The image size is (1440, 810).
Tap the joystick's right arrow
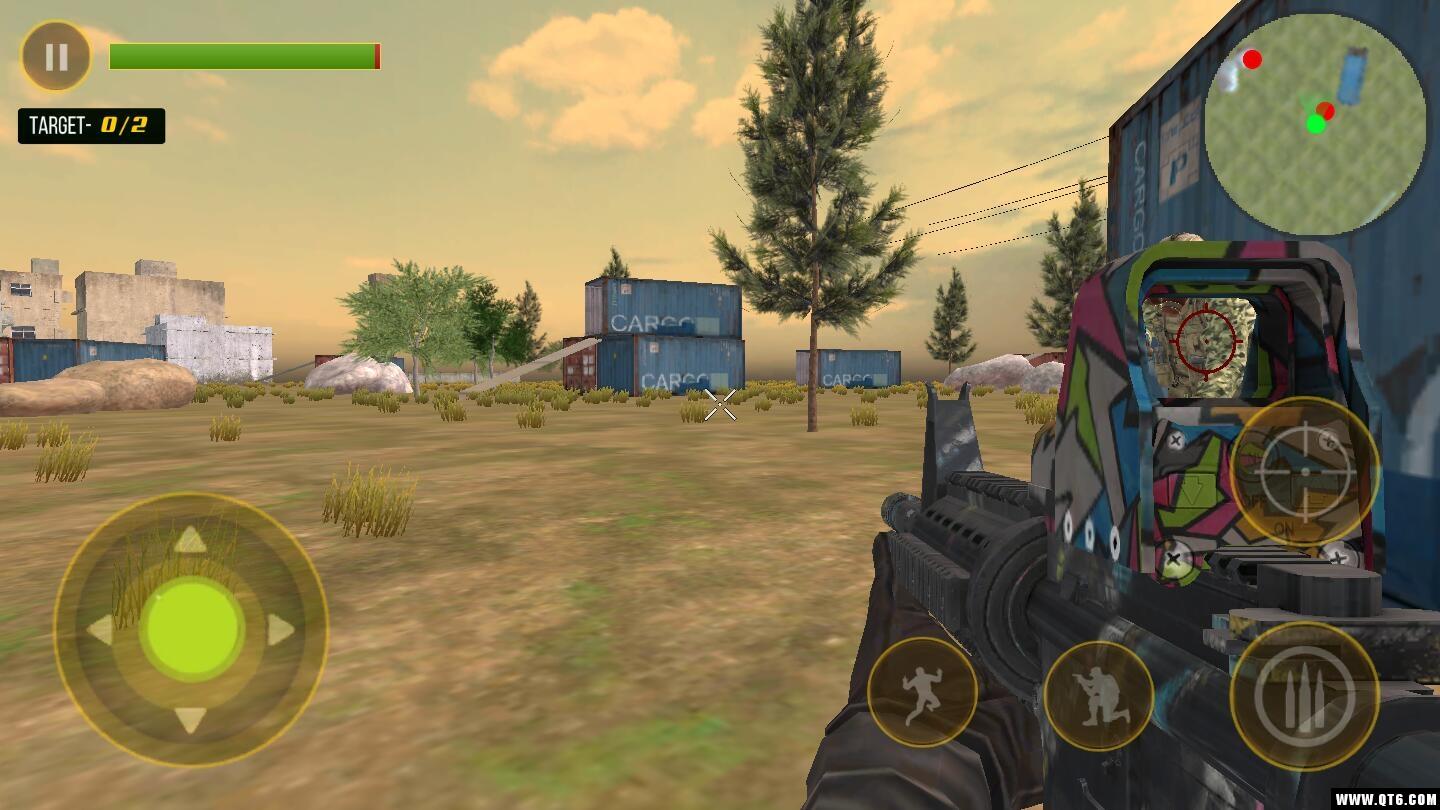280,630
